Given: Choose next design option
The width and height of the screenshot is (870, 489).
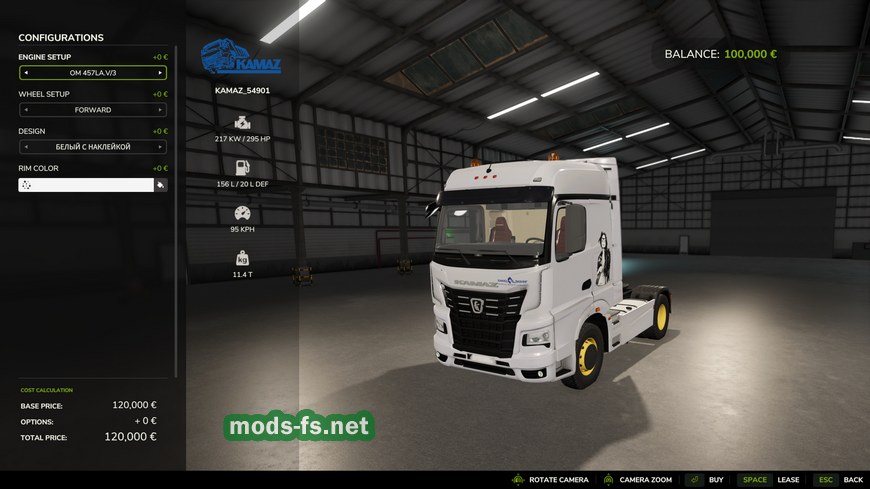Looking at the screenshot, I should point(159,147).
